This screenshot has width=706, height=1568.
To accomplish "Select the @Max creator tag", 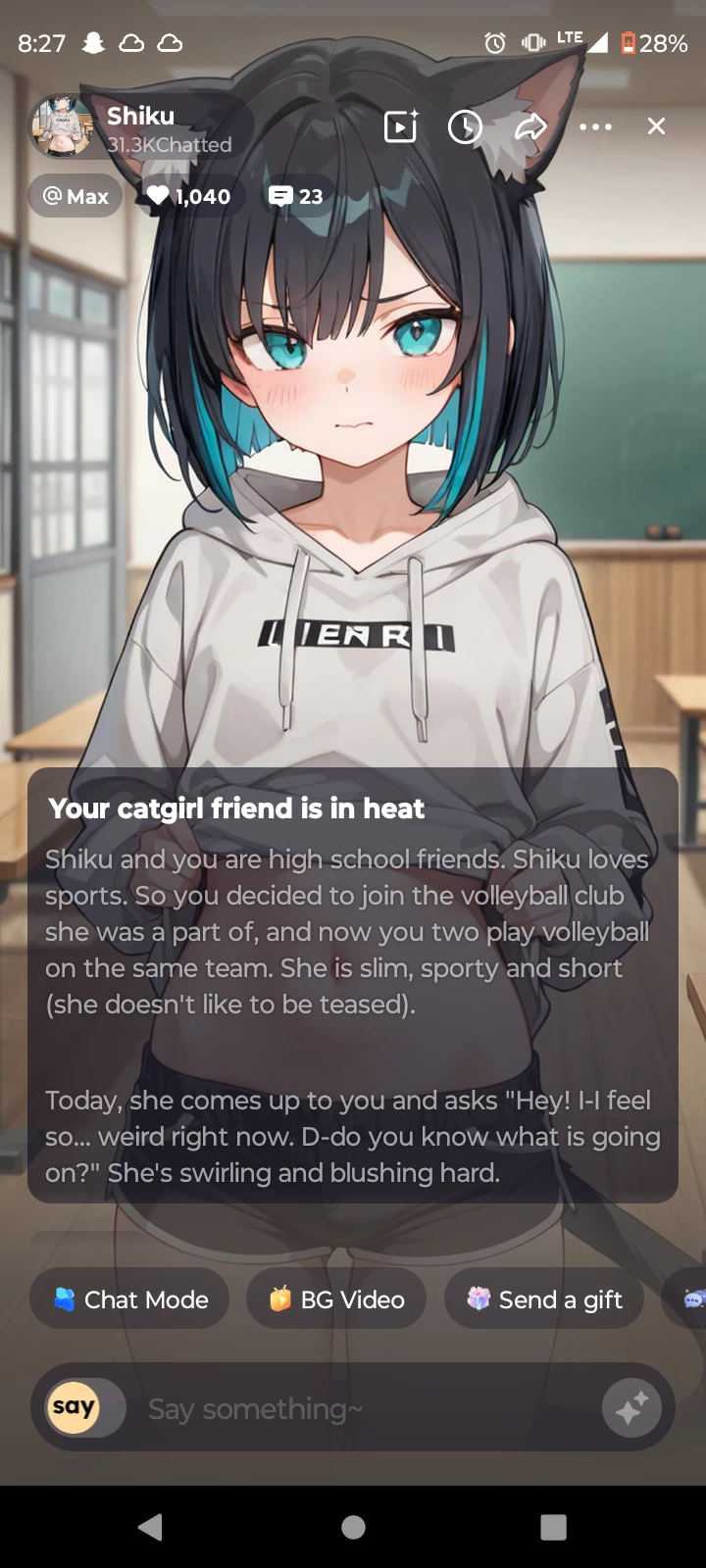I will pyautogui.click(x=76, y=196).
